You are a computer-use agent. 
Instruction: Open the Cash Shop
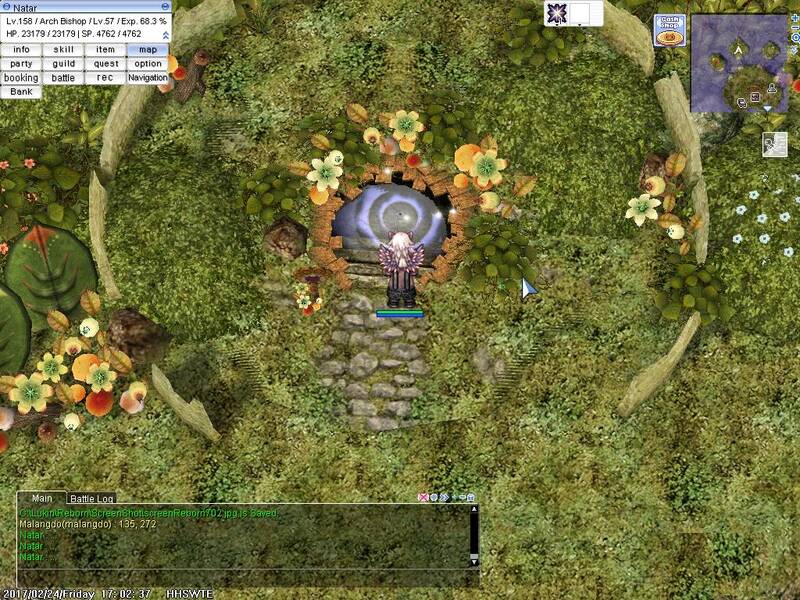coord(670,31)
